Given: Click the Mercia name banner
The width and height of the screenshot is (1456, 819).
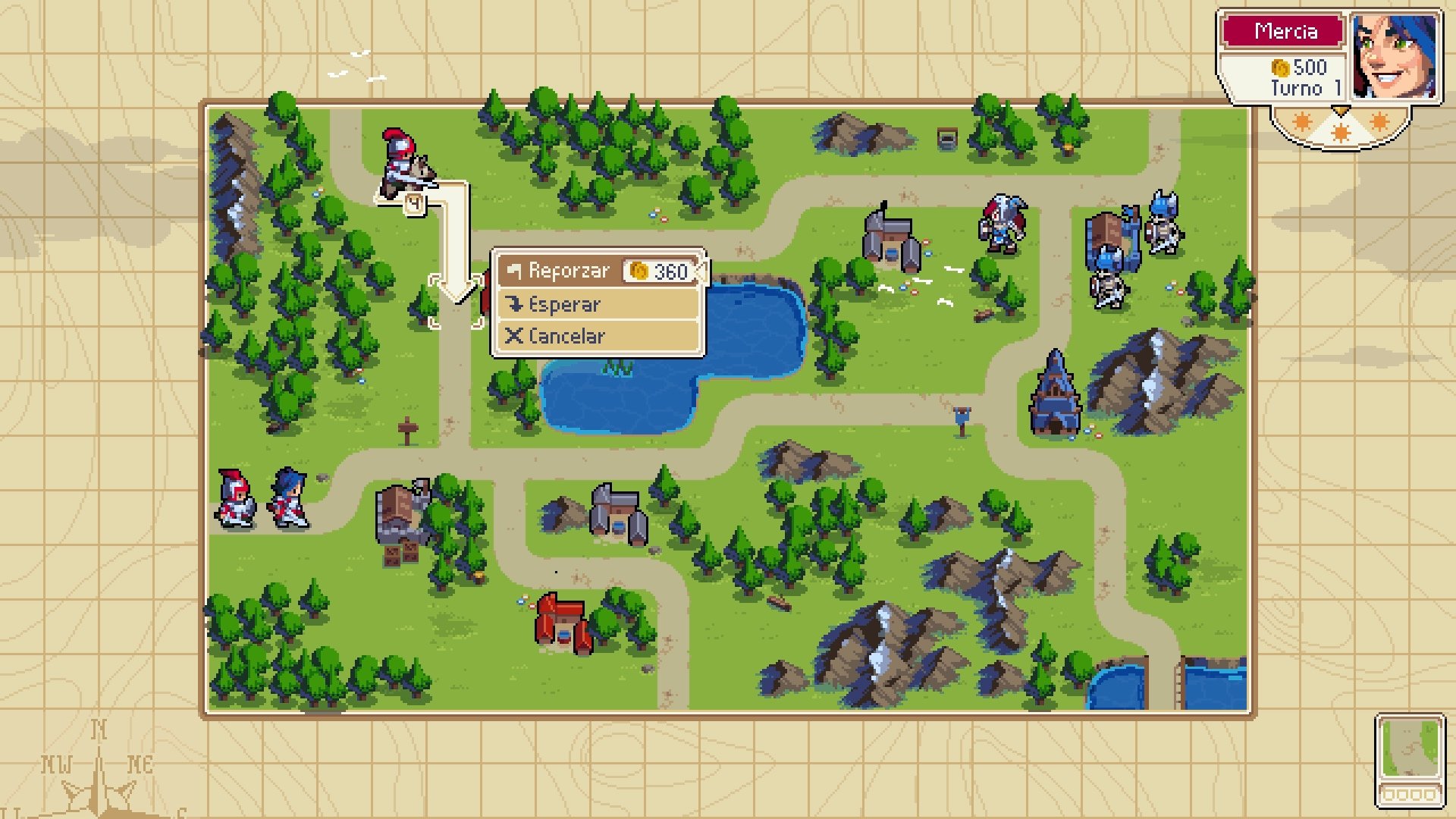Looking at the screenshot, I should 1285,32.
